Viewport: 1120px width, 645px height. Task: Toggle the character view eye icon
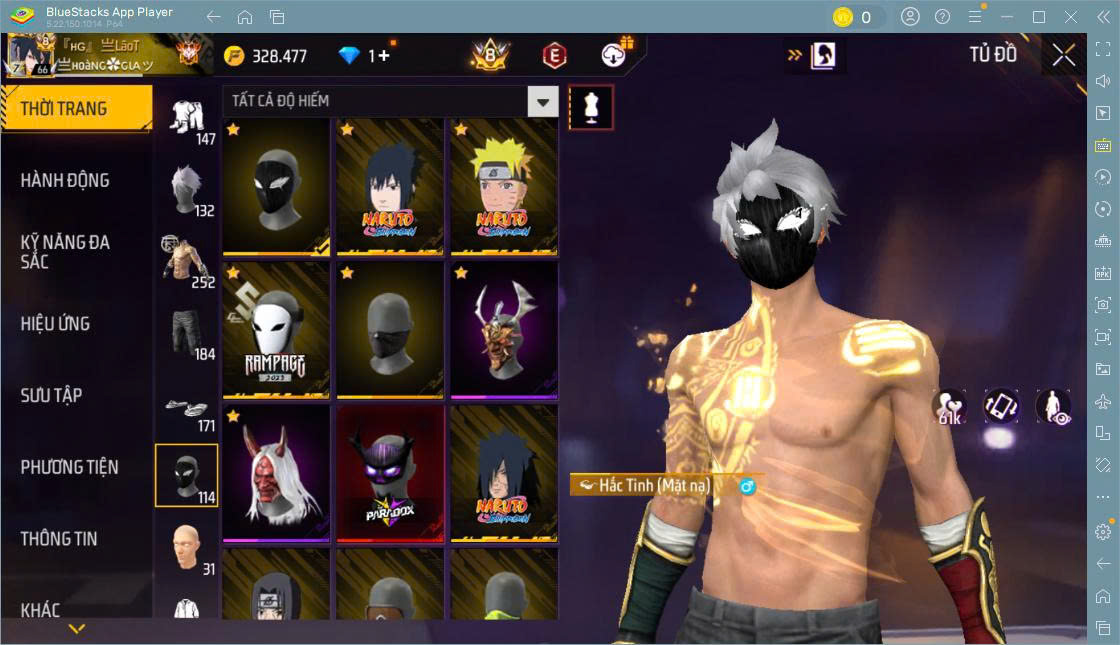tap(1053, 406)
